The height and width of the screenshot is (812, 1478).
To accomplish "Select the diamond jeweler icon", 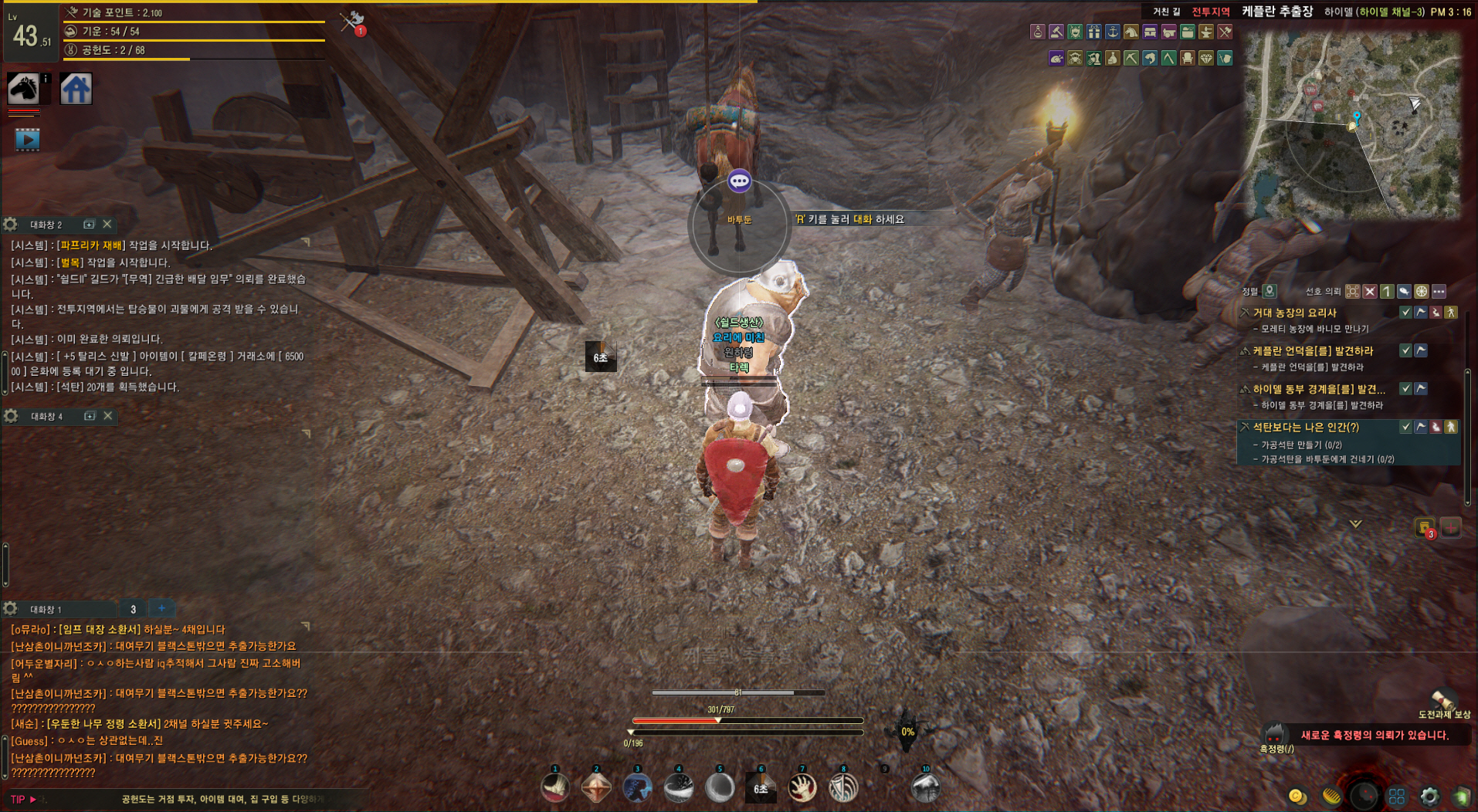I will coord(1205,58).
